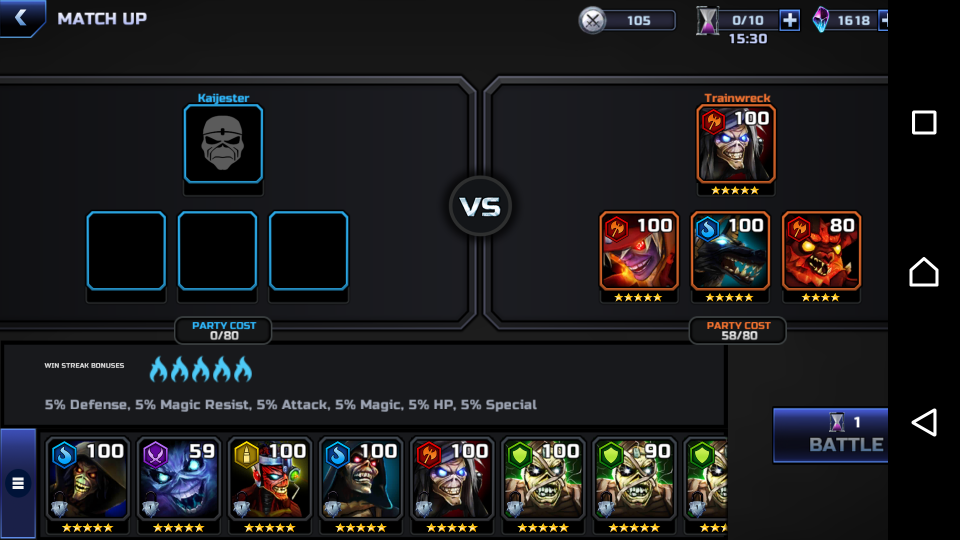Inspect the opponent's blue level 100 ally
The image size is (960, 540).
click(x=730, y=251)
